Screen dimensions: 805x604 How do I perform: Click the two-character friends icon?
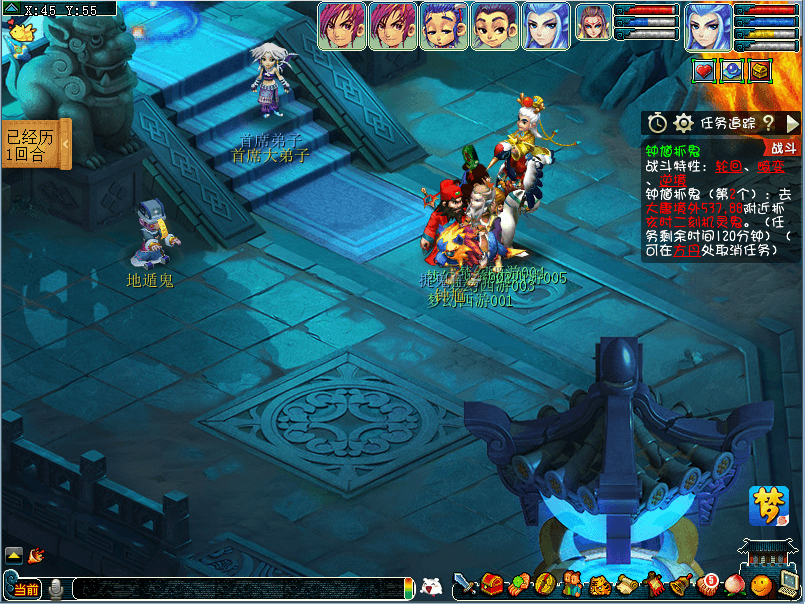click(x=571, y=585)
